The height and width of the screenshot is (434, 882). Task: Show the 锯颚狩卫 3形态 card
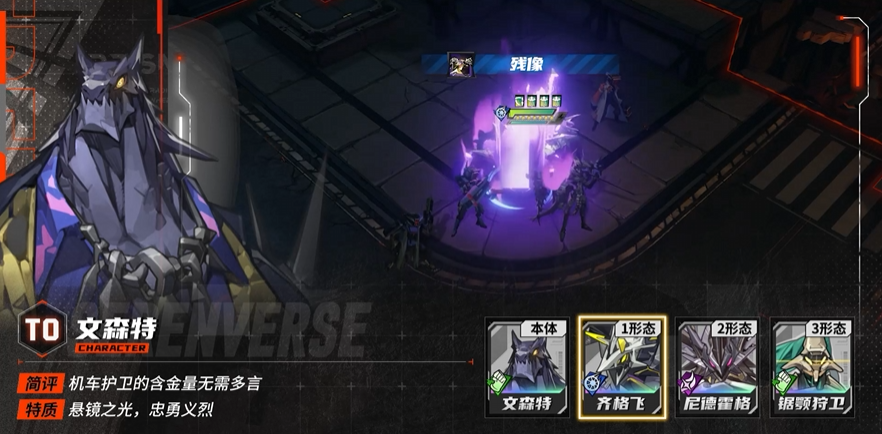click(x=812, y=368)
